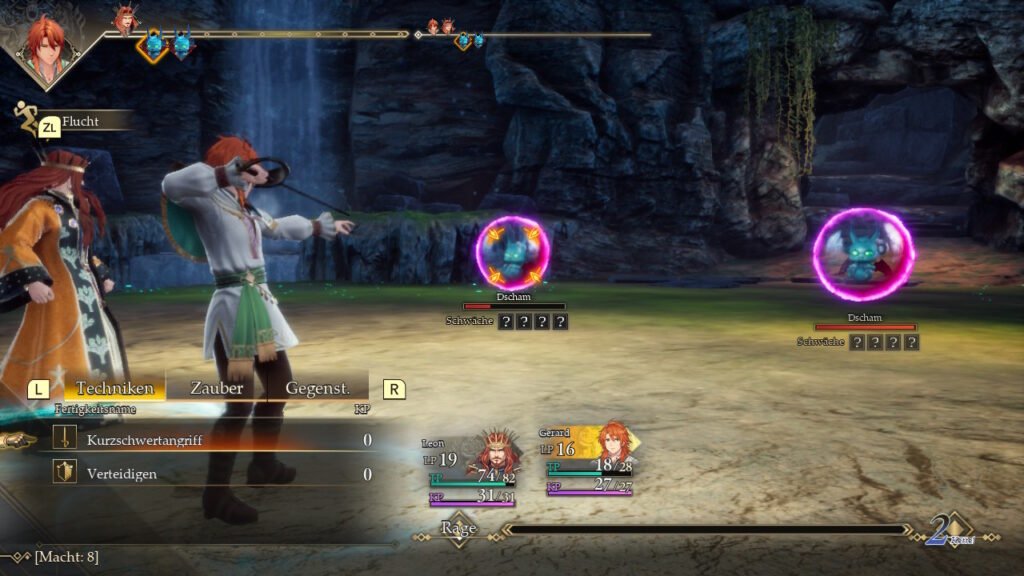Switch to the Techniken tab
Image resolution: width=1024 pixels, height=576 pixels.
(x=115, y=388)
